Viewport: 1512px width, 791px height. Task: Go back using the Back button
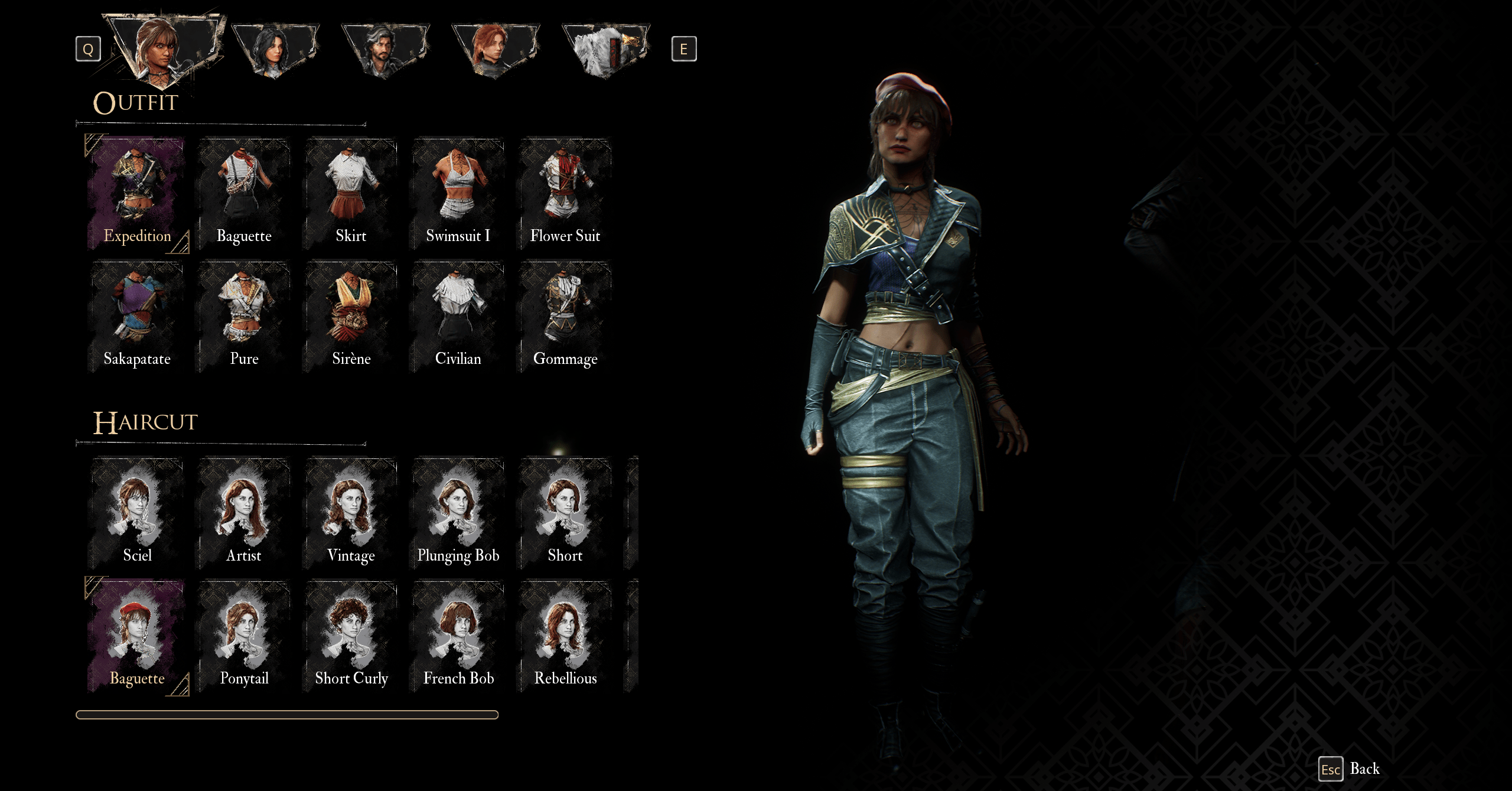(x=1350, y=769)
